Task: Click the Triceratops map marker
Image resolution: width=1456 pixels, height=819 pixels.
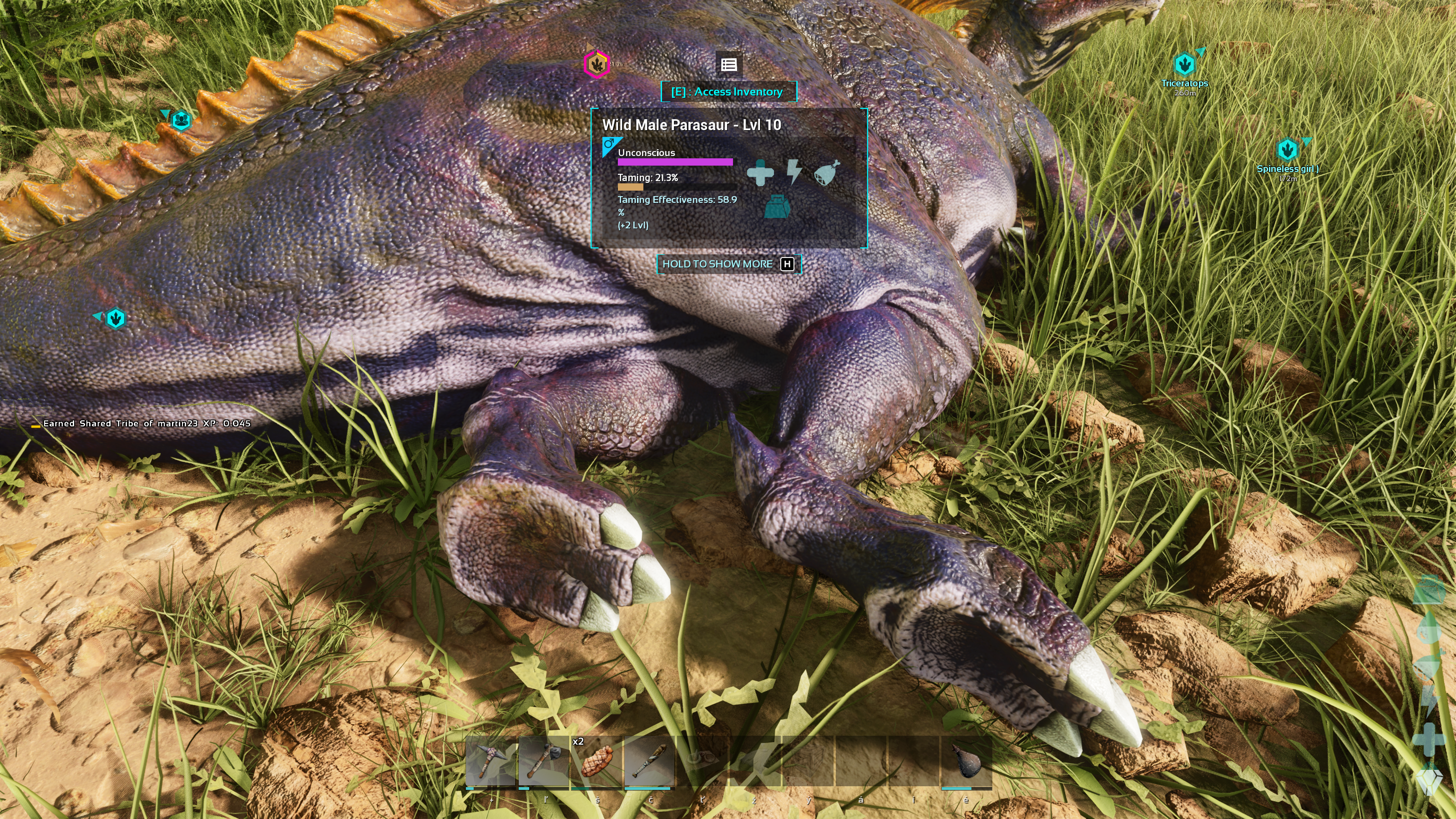Action: tap(1183, 65)
